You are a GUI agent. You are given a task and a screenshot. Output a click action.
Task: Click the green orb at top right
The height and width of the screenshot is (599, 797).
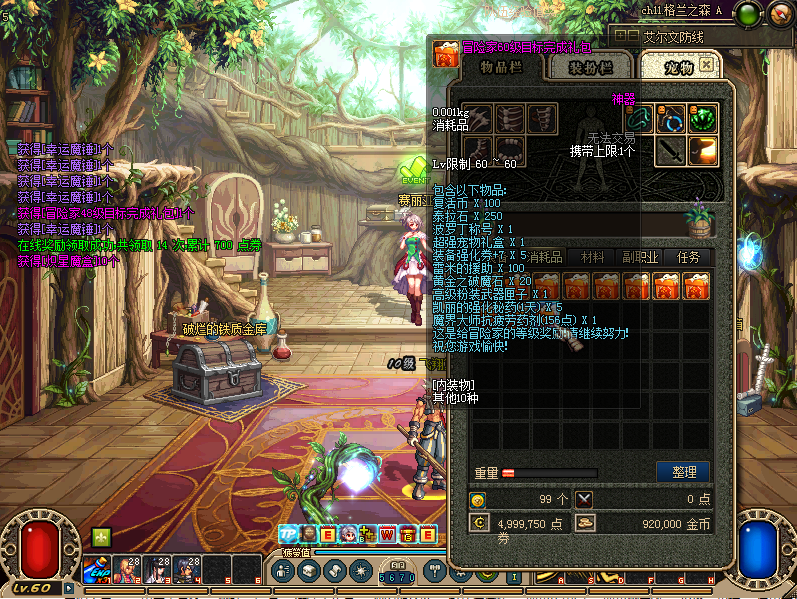click(746, 14)
